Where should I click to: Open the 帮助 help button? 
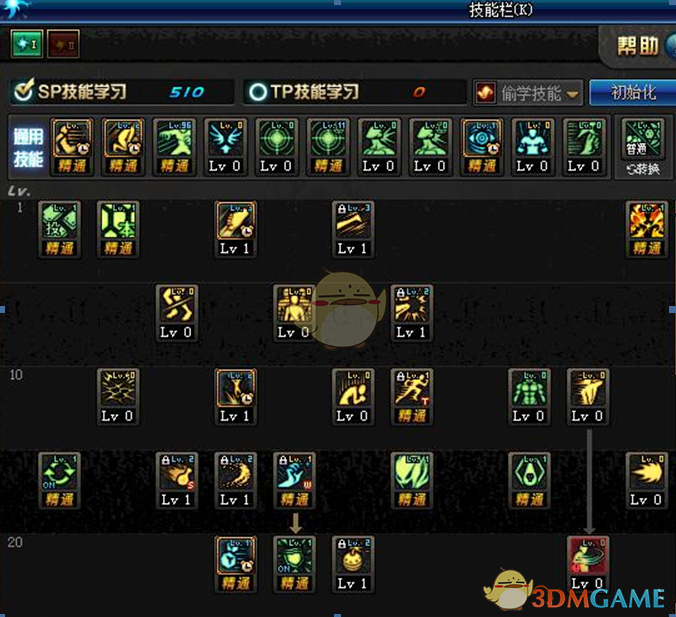637,46
